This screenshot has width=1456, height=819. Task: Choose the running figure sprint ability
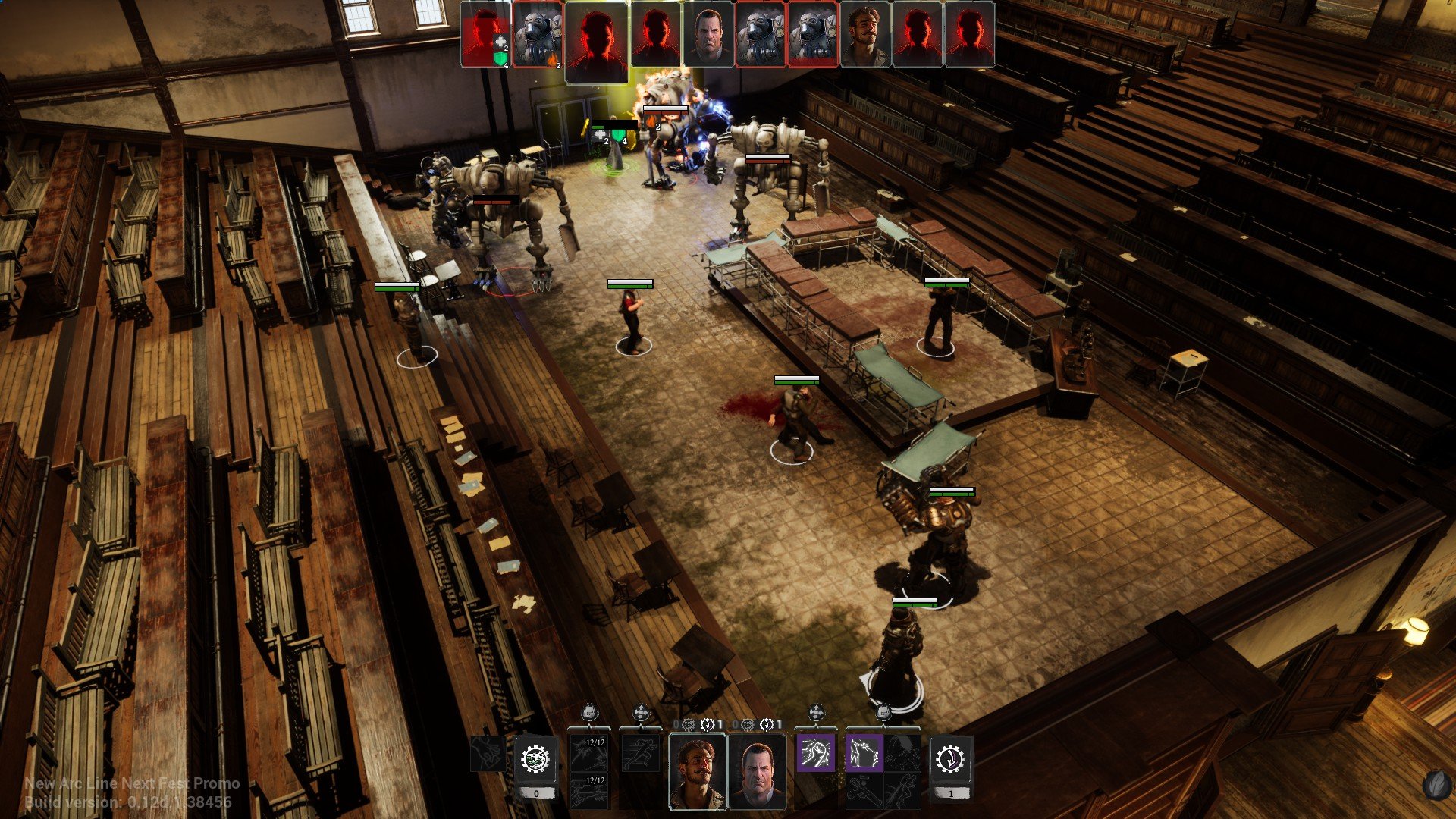point(641,753)
